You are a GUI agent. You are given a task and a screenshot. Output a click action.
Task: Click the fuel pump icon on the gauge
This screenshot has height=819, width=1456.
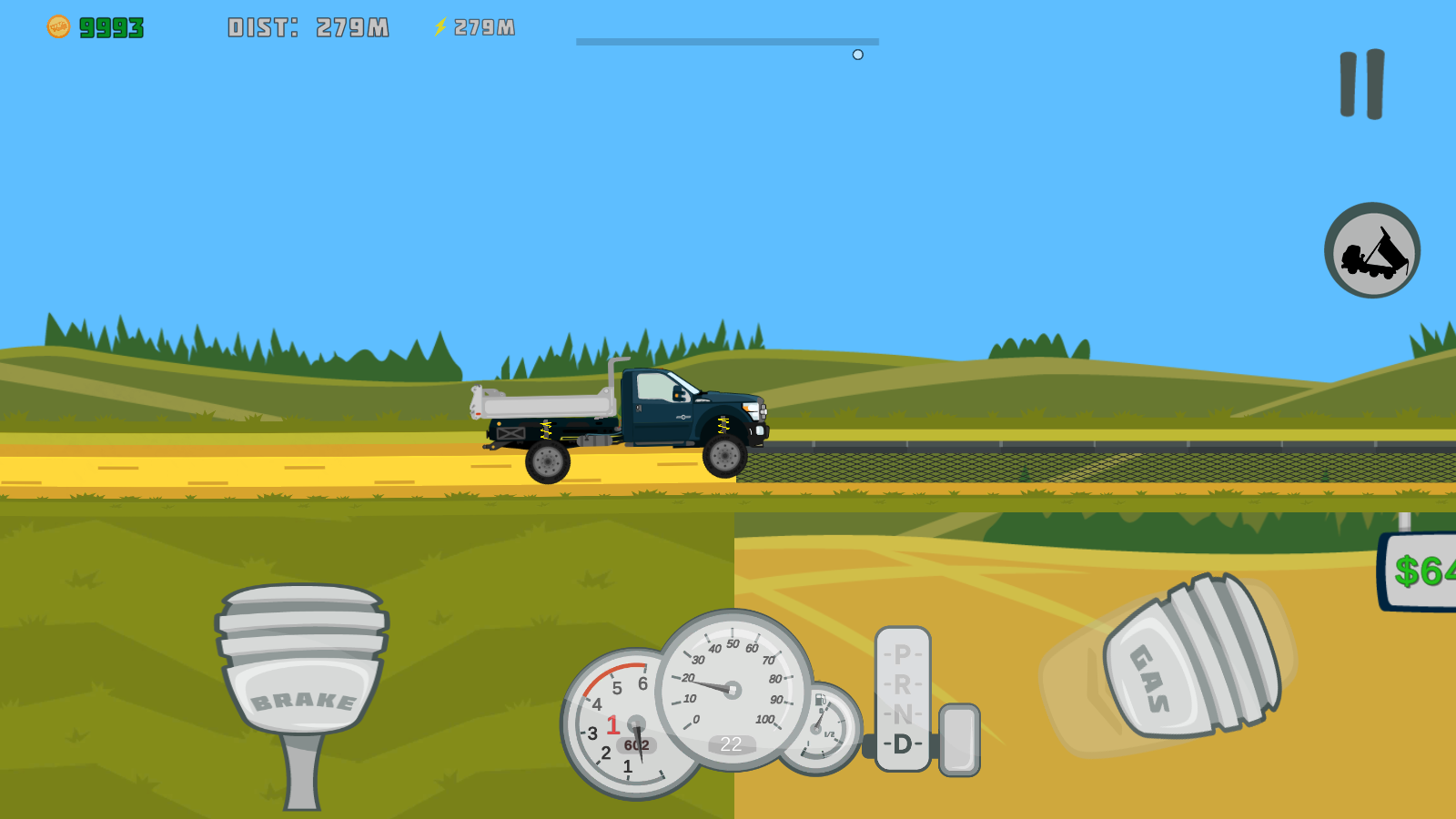(820, 701)
